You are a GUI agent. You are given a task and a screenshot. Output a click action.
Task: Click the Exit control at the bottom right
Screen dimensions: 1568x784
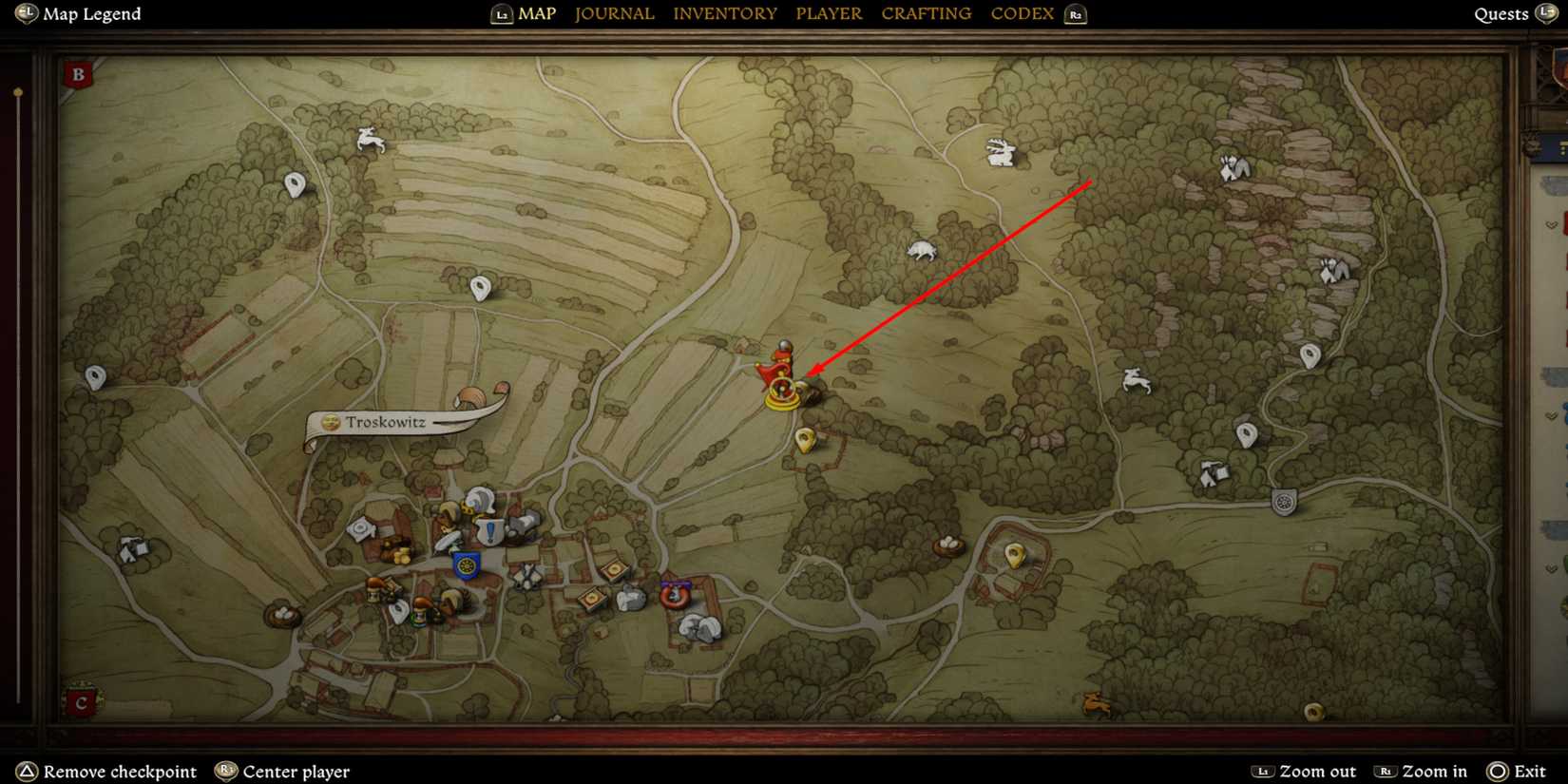coord(1531,771)
